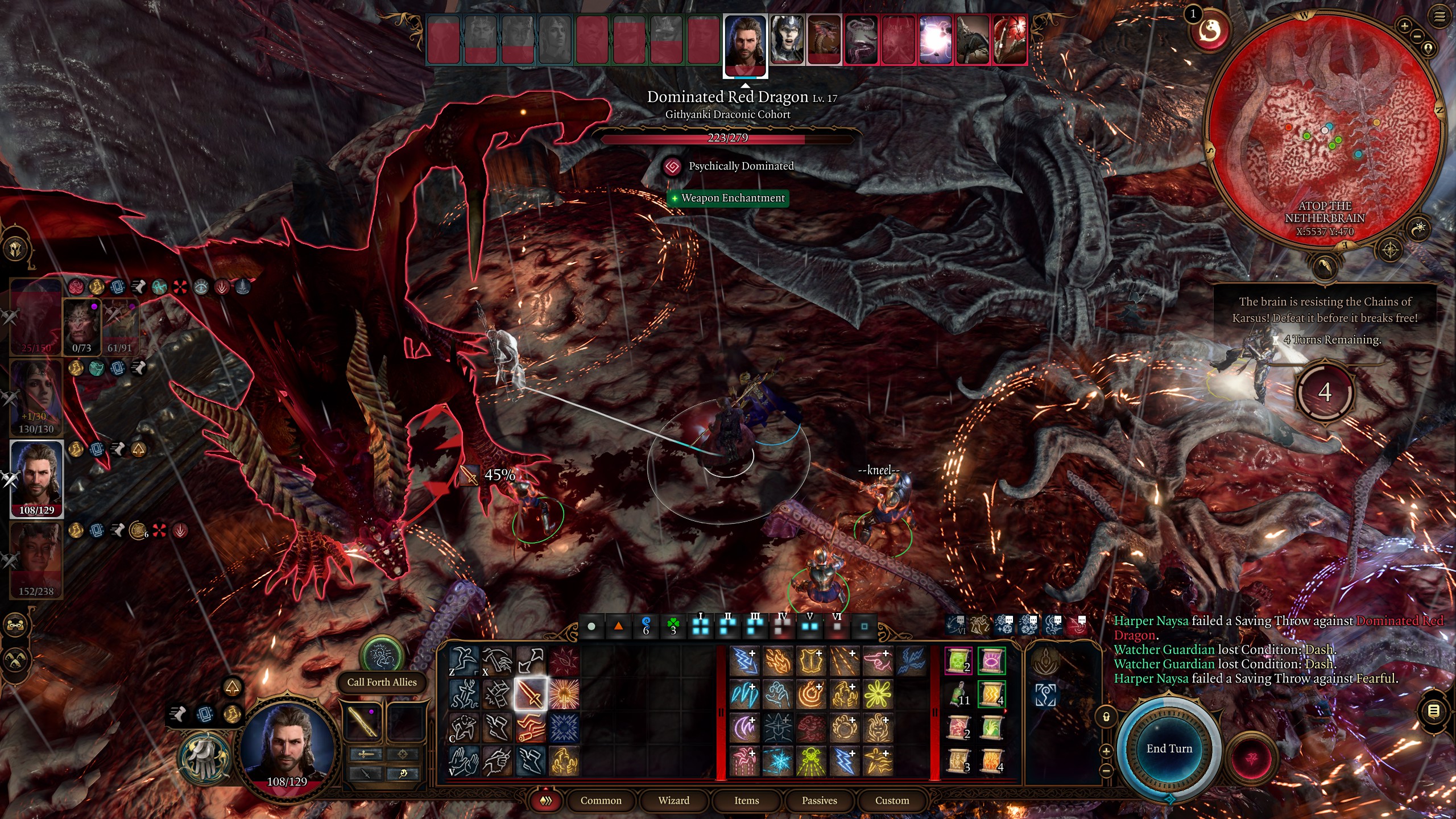Click the Call Forth Allies button
1456x819 pixels.
click(382, 682)
